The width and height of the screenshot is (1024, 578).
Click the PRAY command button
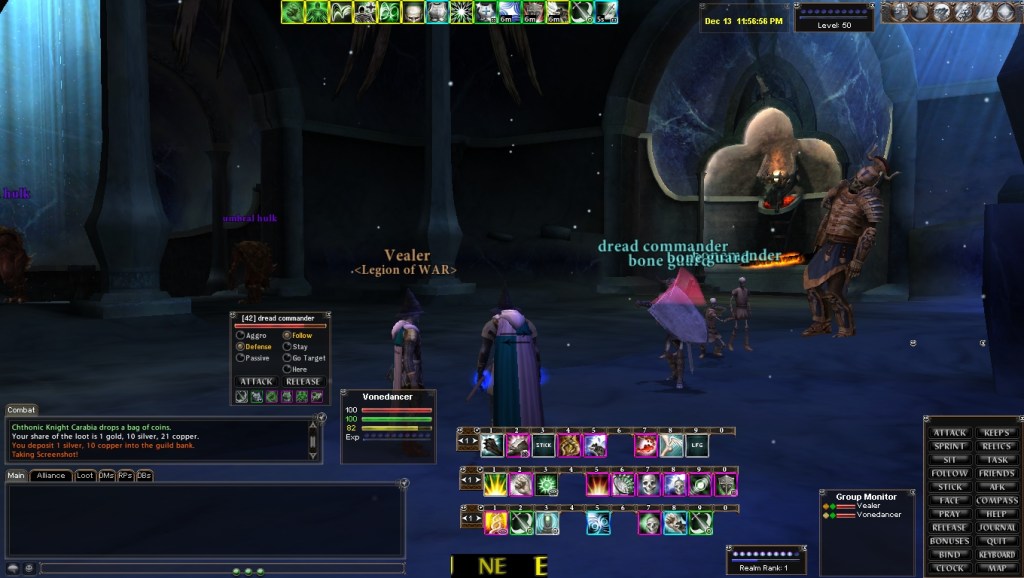point(949,514)
